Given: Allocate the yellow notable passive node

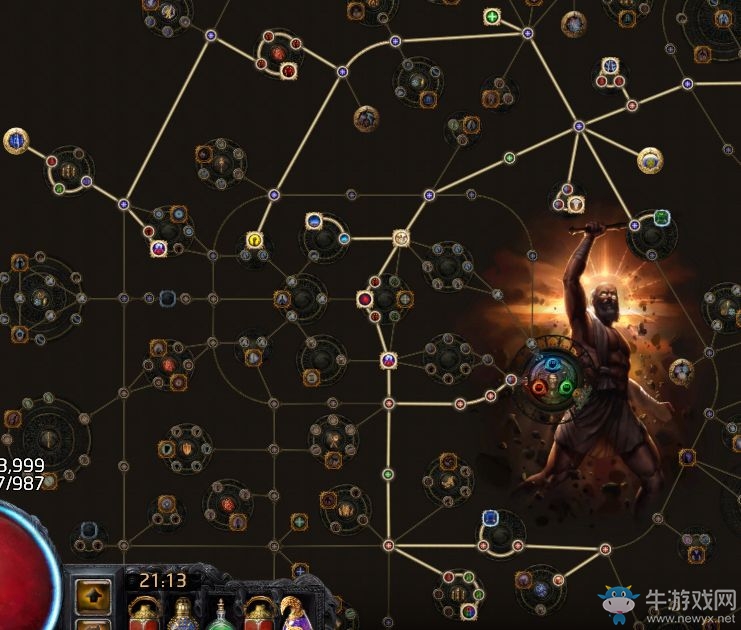Looking at the screenshot, I should tap(255, 240).
